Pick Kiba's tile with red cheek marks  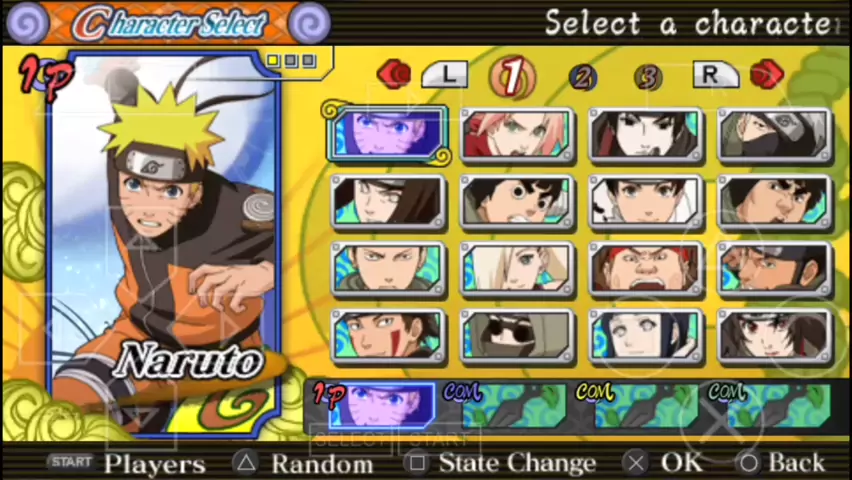click(387, 337)
